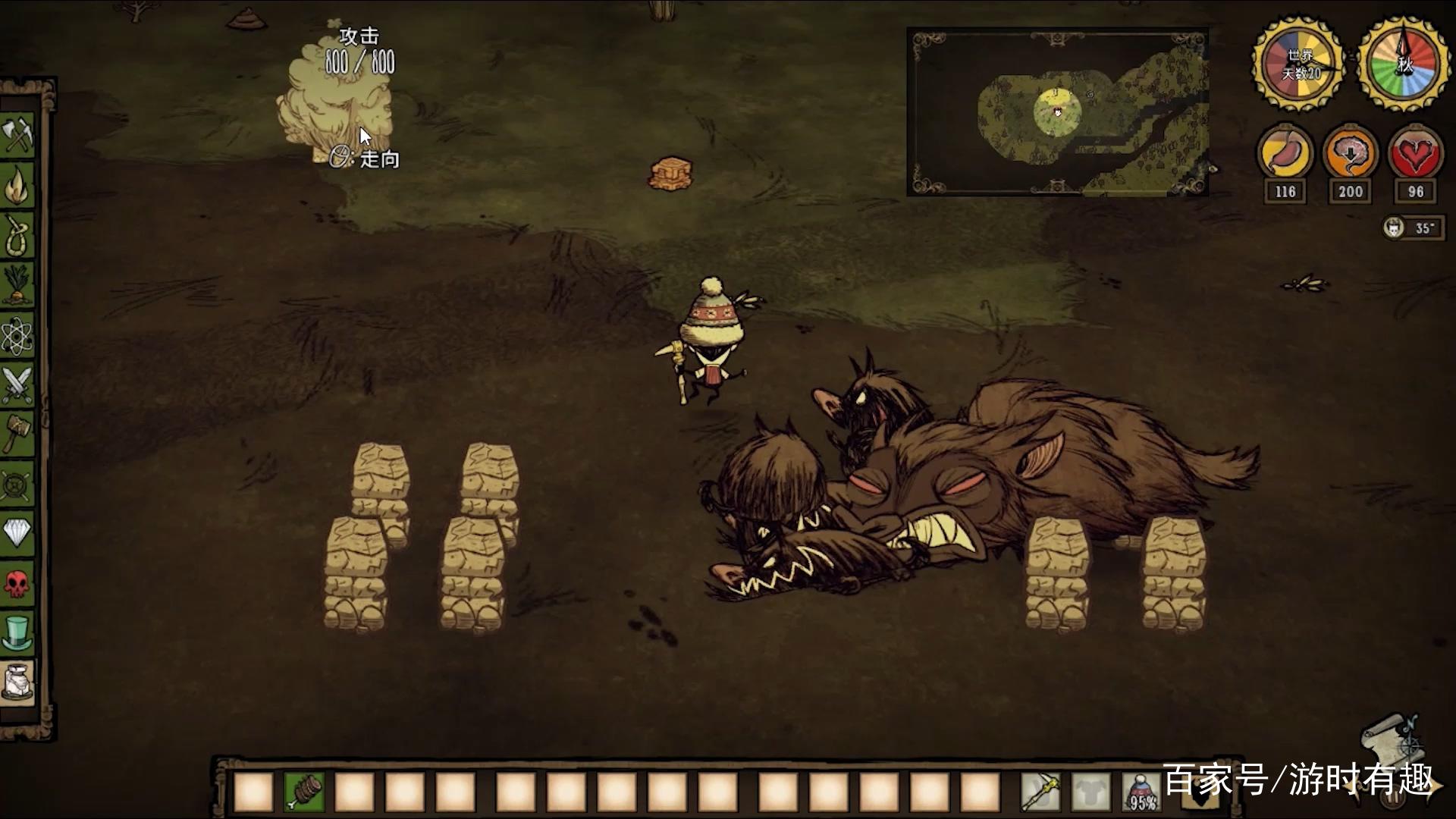Click the empty body armor slot

point(1090,792)
